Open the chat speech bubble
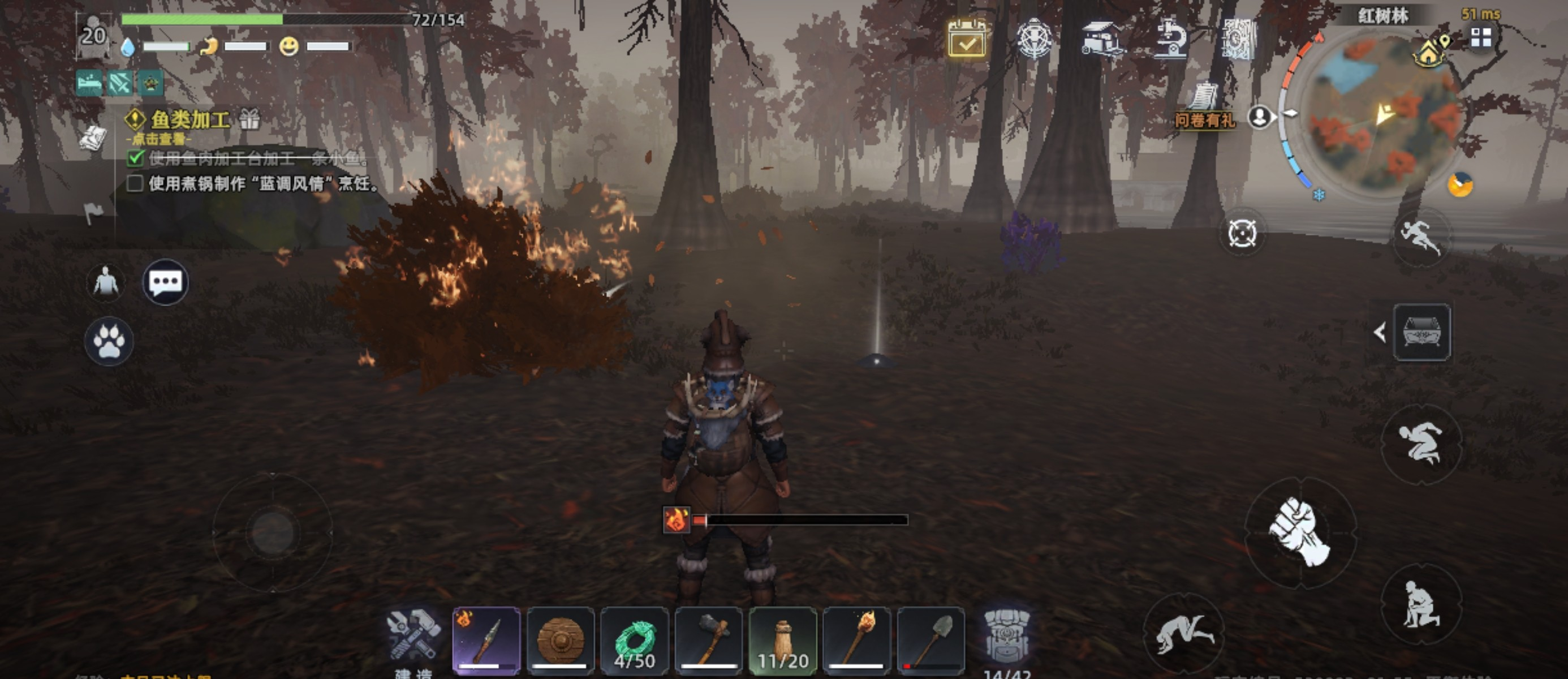Viewport: 1568px width, 679px height. click(165, 282)
